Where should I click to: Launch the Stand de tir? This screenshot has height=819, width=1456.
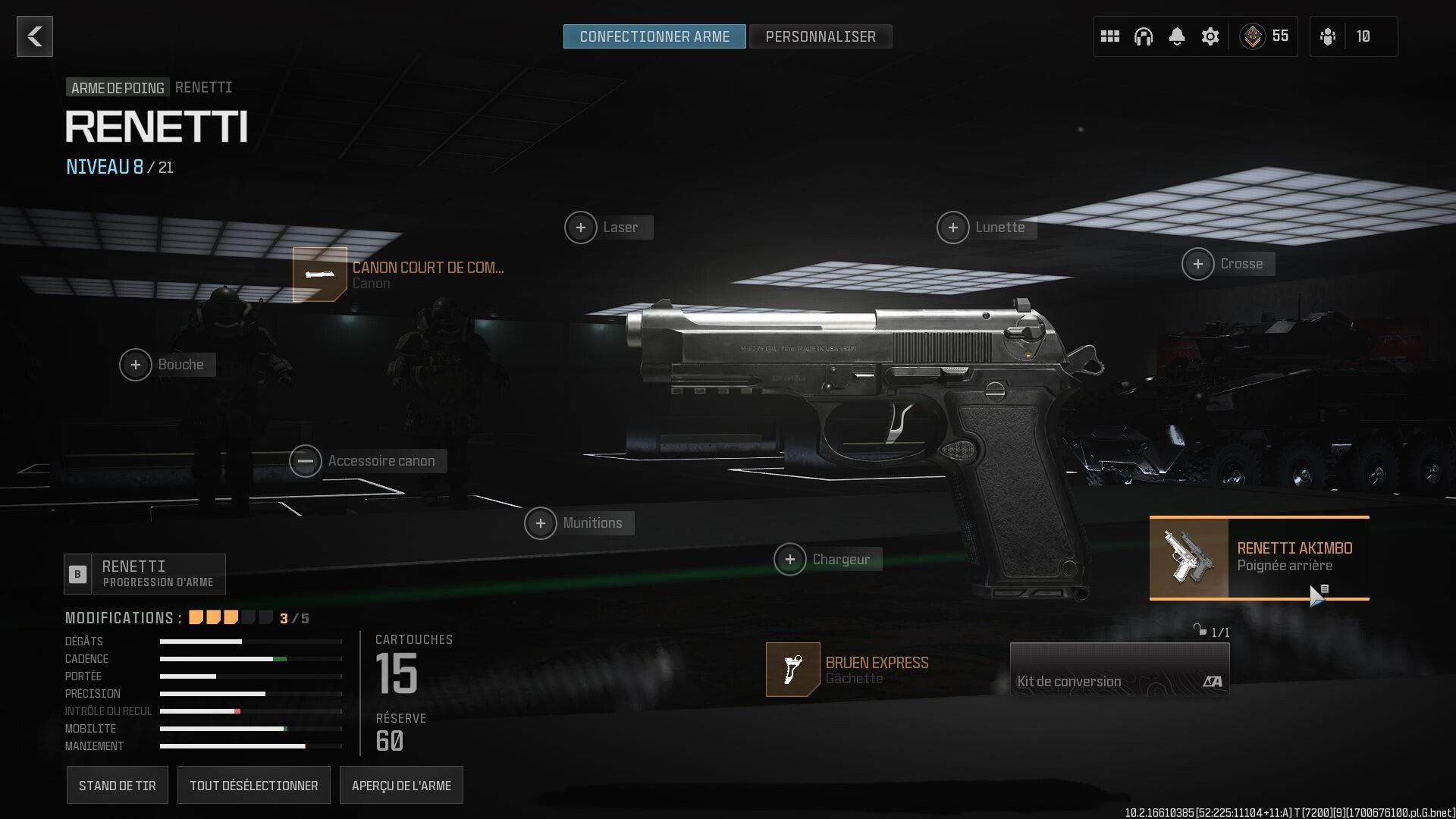pyautogui.click(x=117, y=785)
